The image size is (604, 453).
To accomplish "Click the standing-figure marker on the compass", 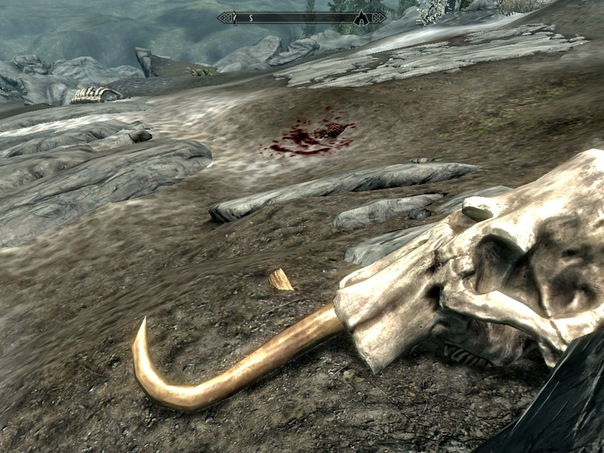I will 235,17.
